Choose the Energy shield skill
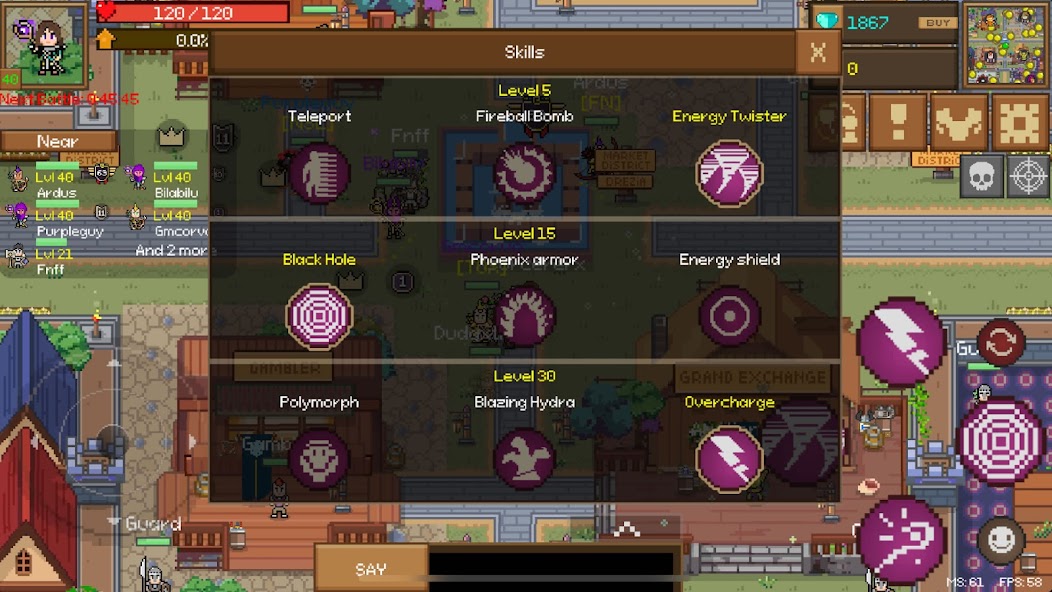 [x=729, y=316]
